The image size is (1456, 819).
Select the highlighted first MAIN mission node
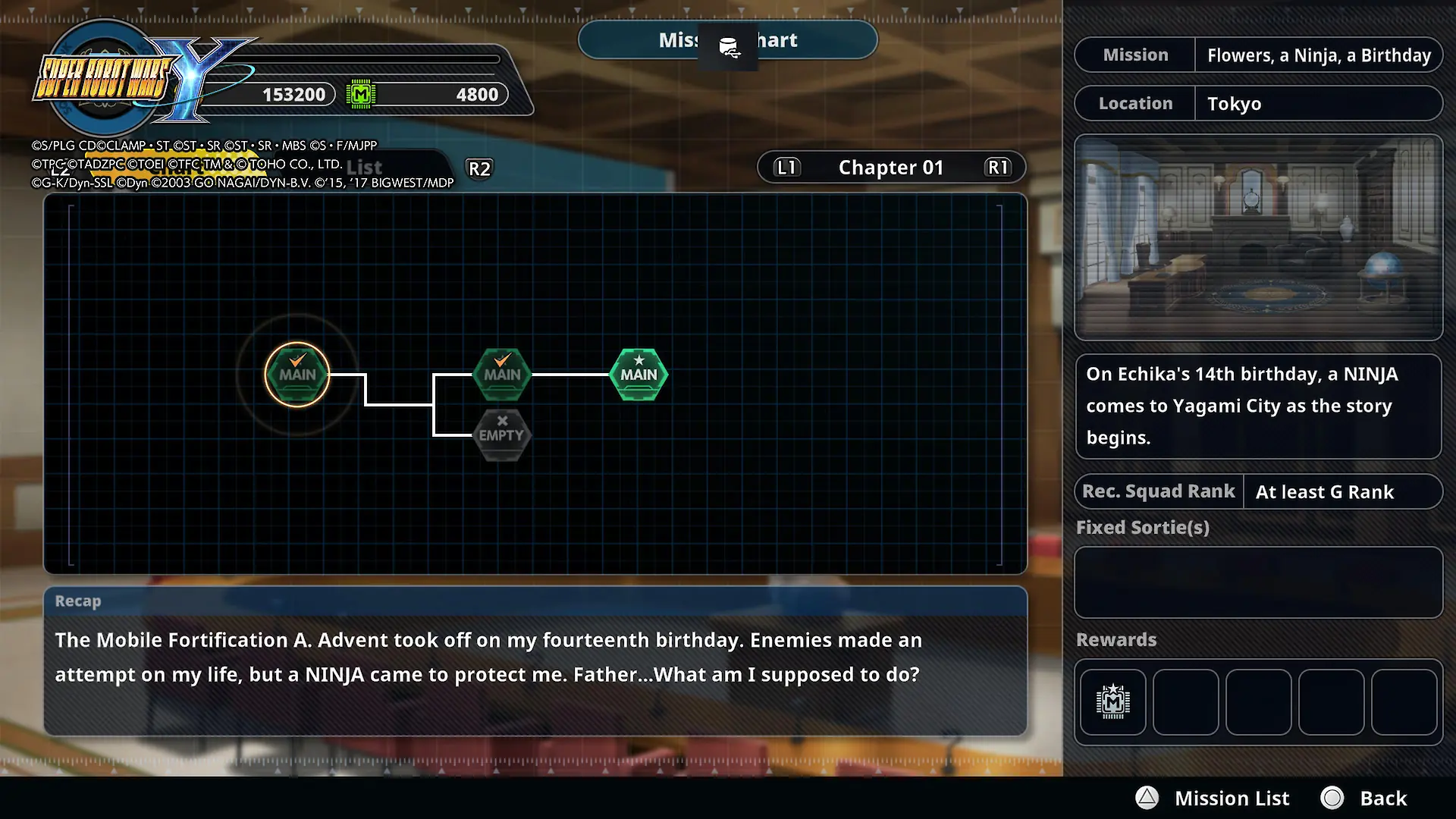coord(297,375)
